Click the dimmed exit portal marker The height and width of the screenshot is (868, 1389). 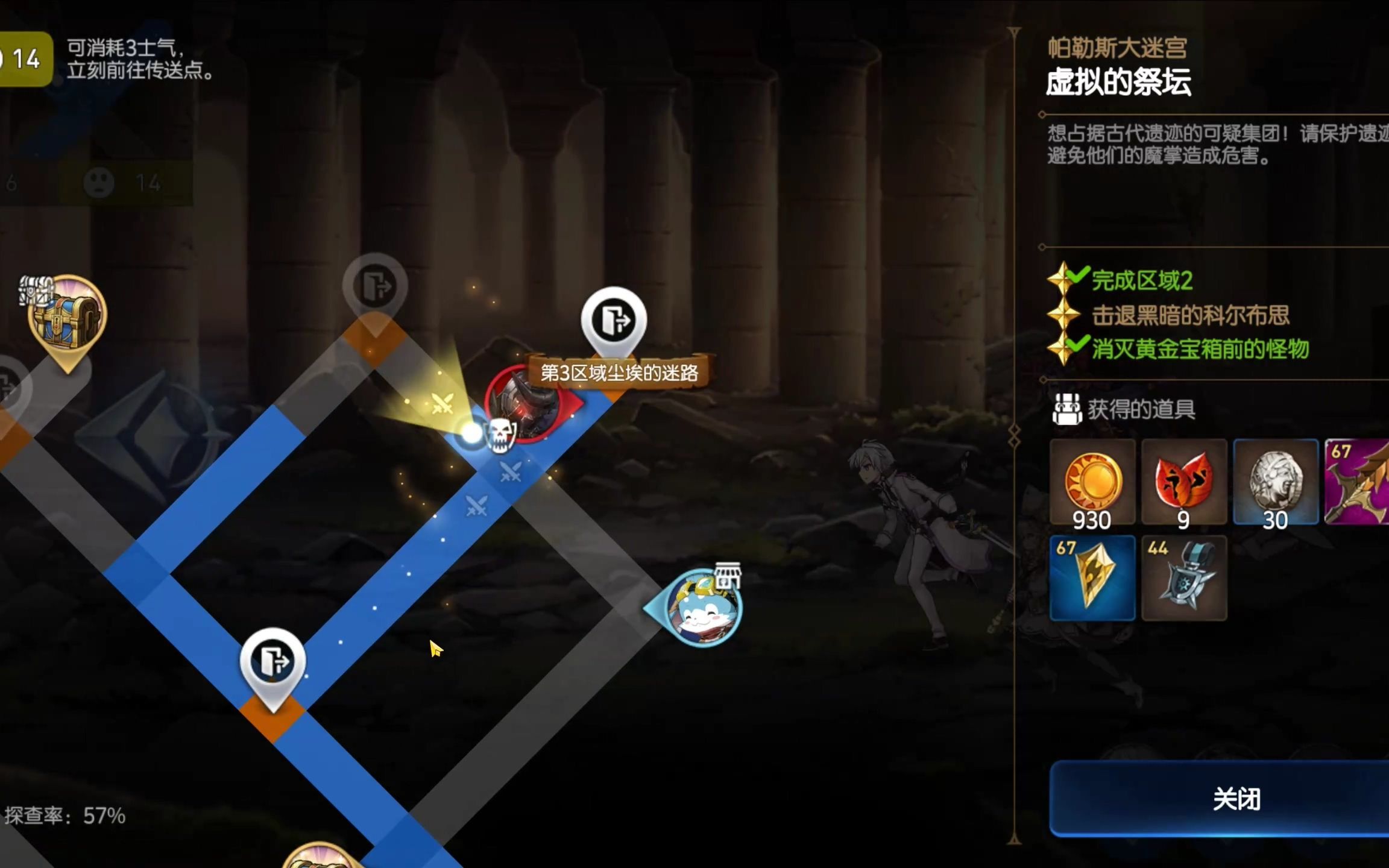(x=375, y=286)
